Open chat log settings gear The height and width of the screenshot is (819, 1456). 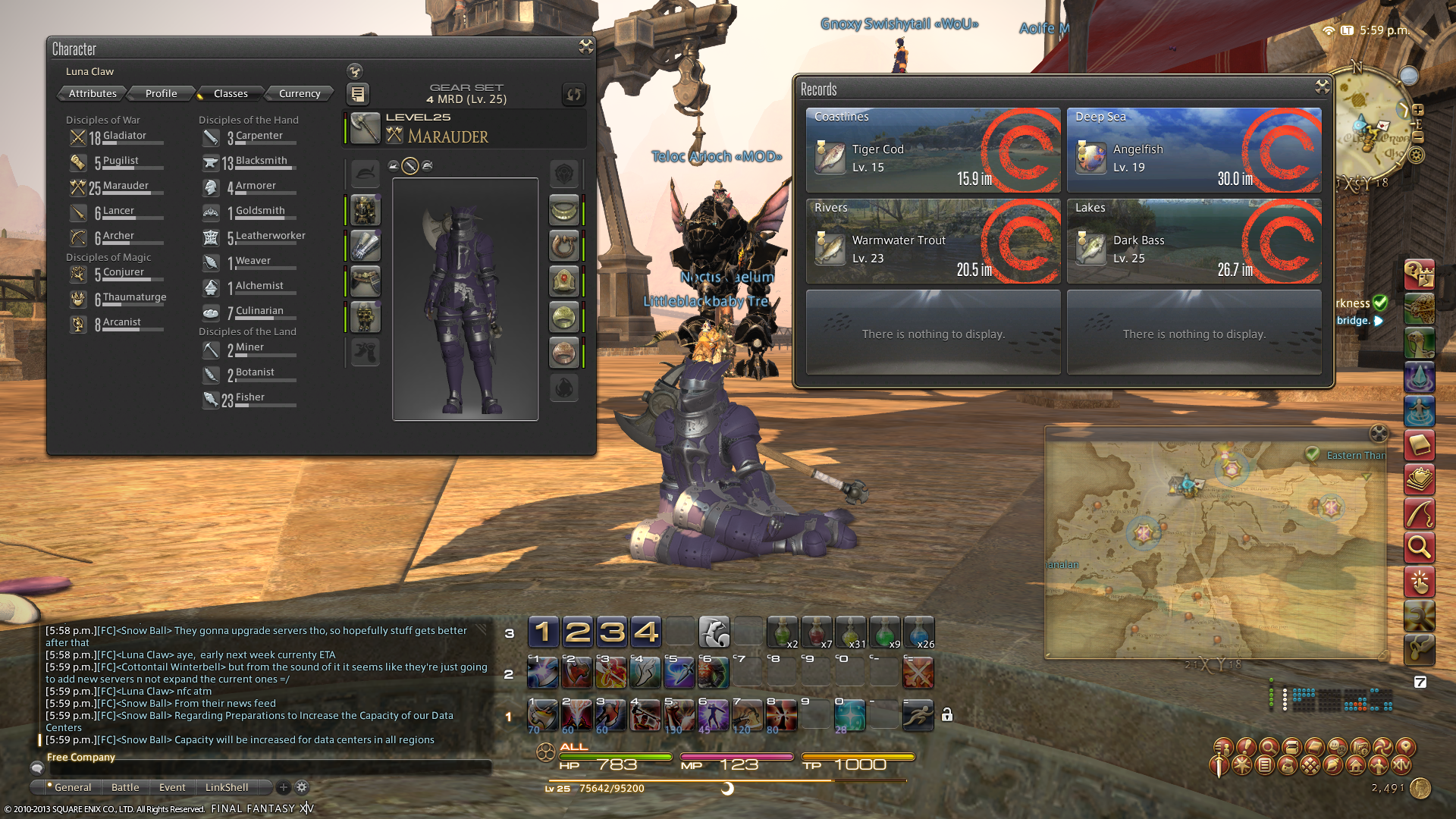[302, 787]
